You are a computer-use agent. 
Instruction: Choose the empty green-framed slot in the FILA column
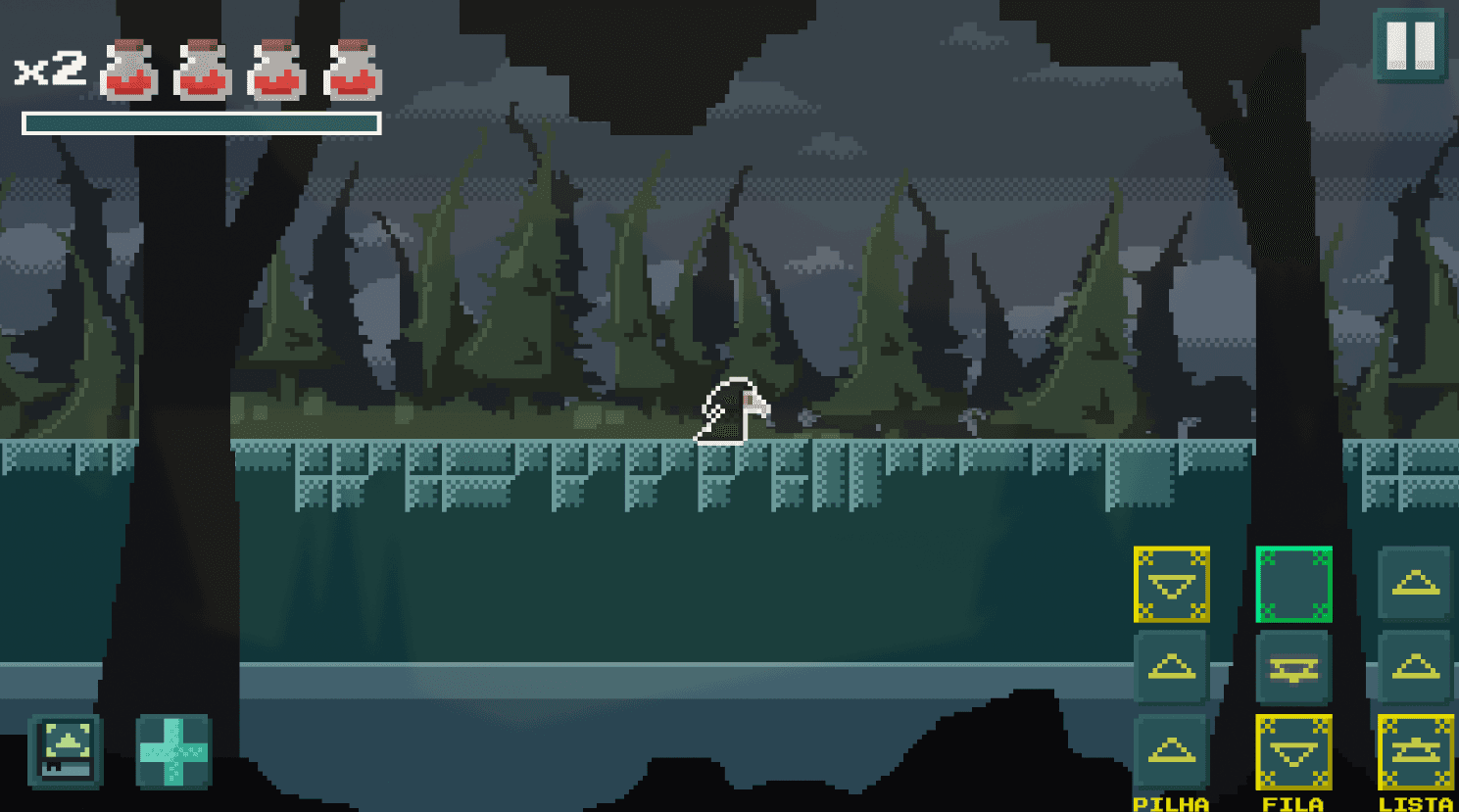(x=1293, y=585)
